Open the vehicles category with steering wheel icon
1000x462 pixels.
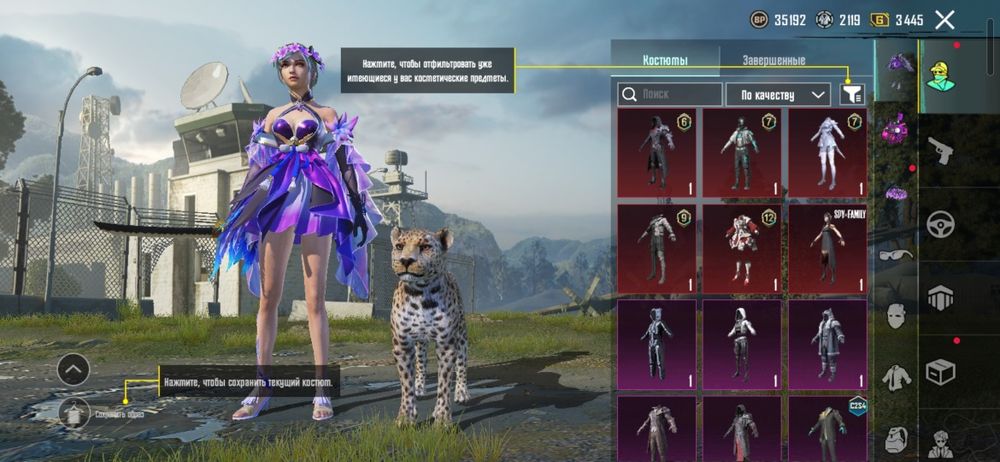940,224
